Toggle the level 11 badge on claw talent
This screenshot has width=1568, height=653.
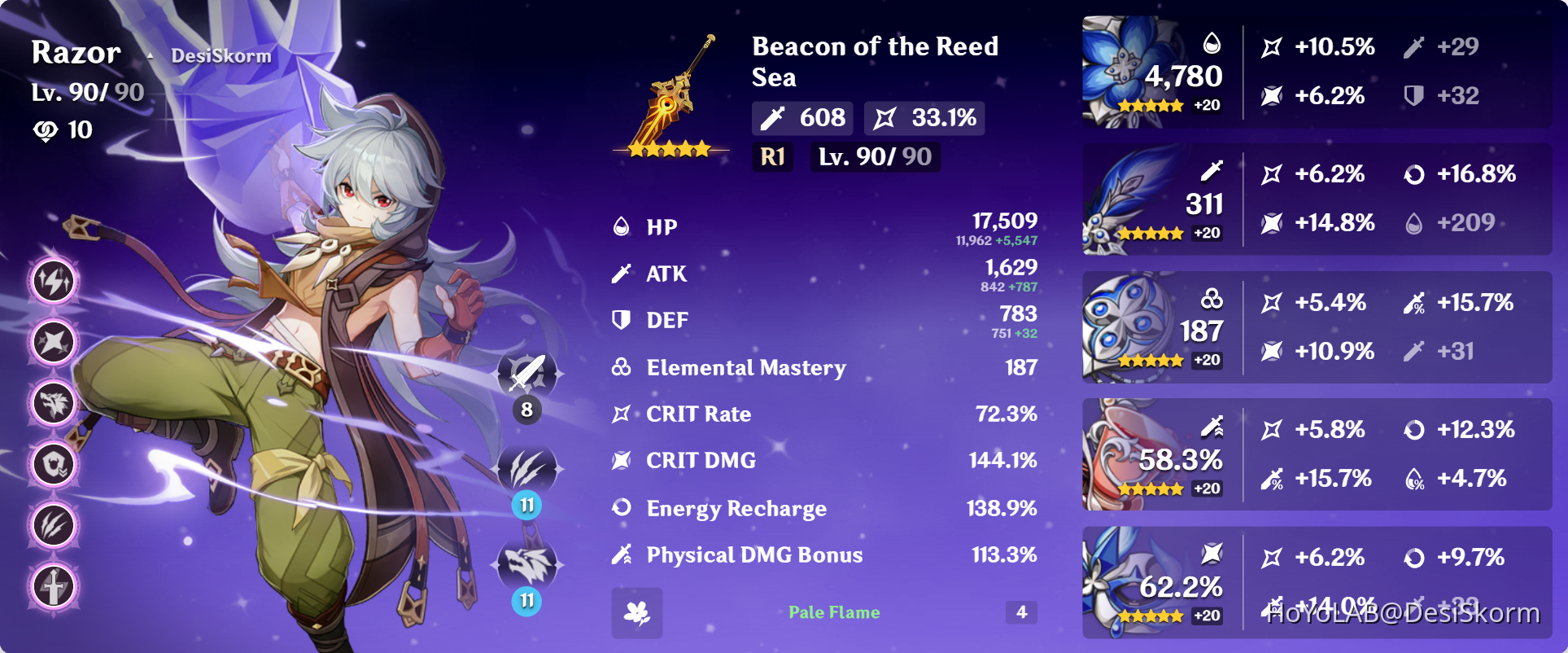pos(526,506)
